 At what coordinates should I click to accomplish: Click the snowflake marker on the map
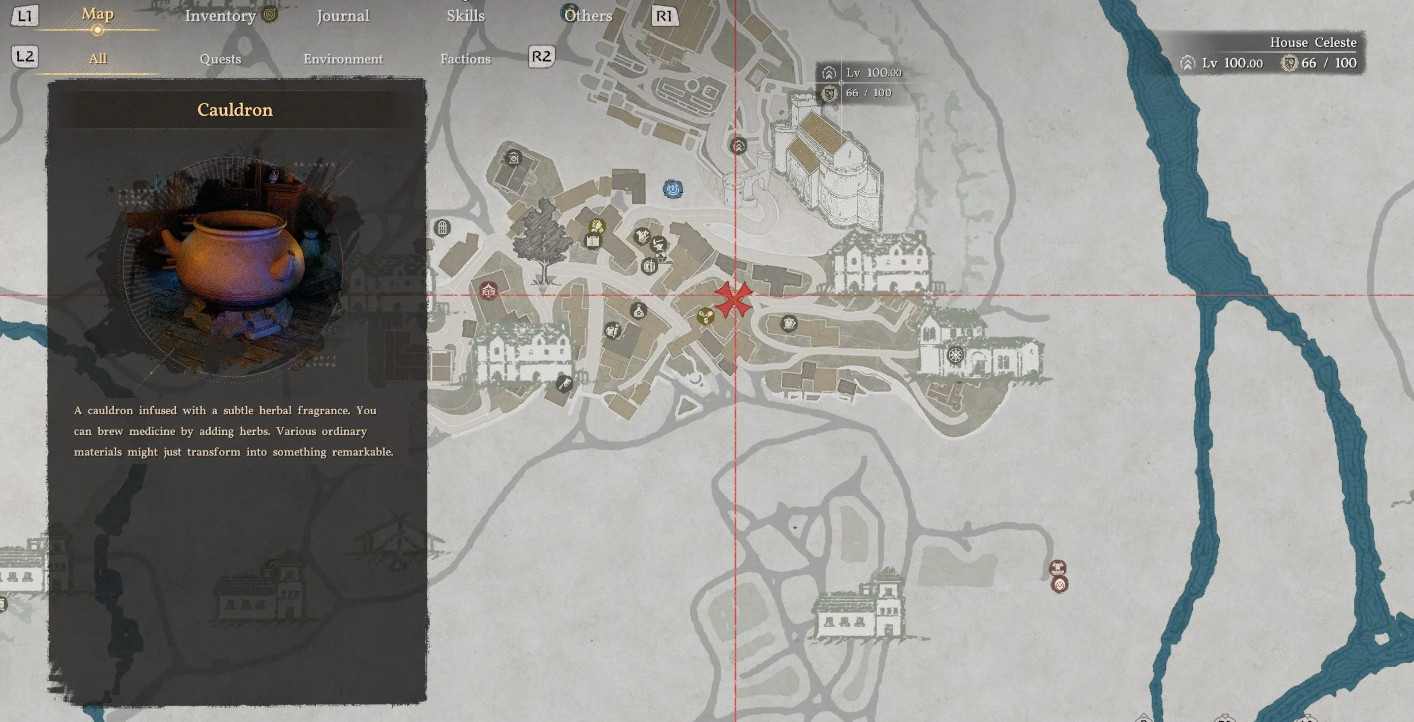[955, 355]
